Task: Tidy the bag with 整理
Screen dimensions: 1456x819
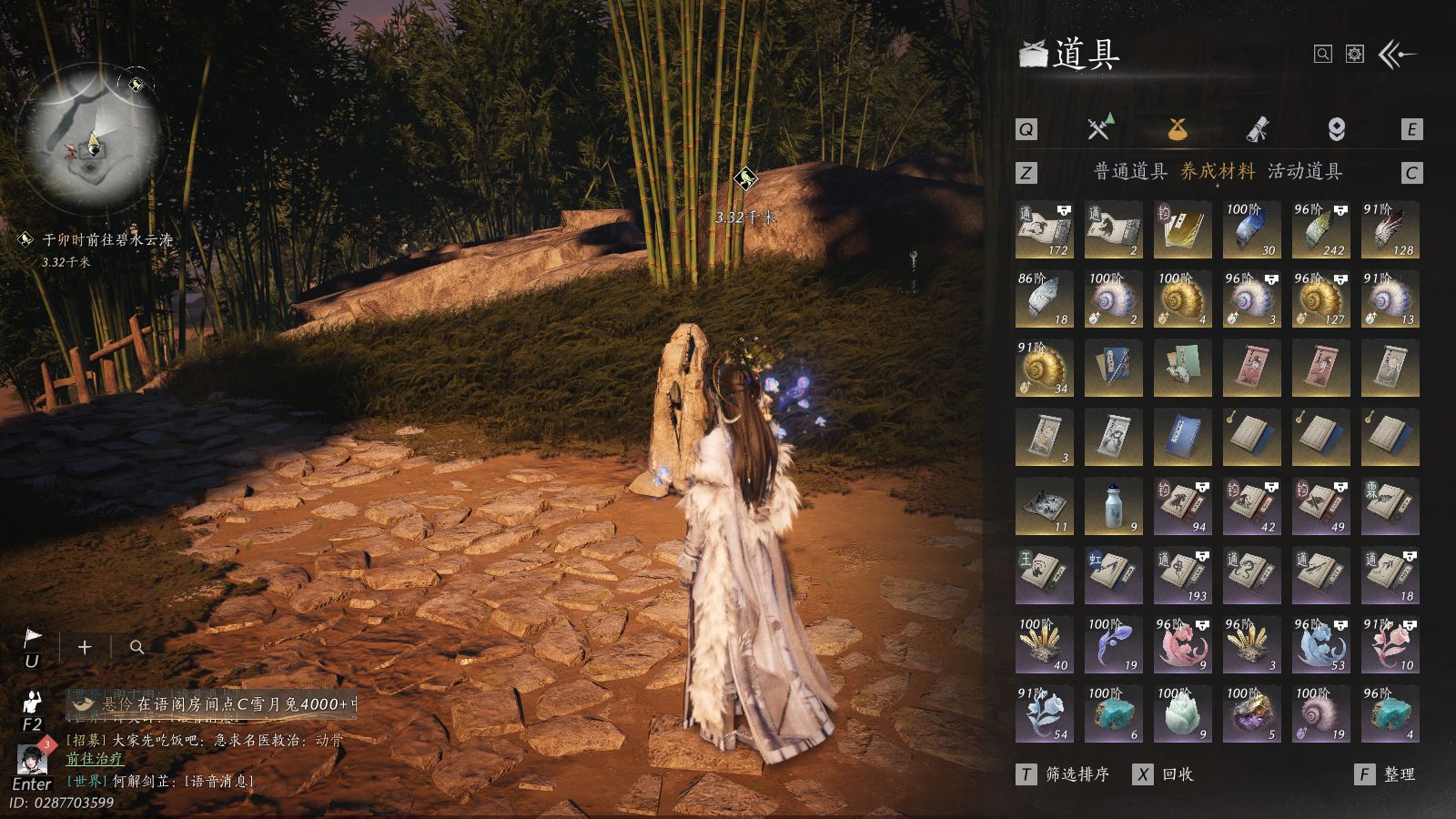Action: click(x=1386, y=774)
